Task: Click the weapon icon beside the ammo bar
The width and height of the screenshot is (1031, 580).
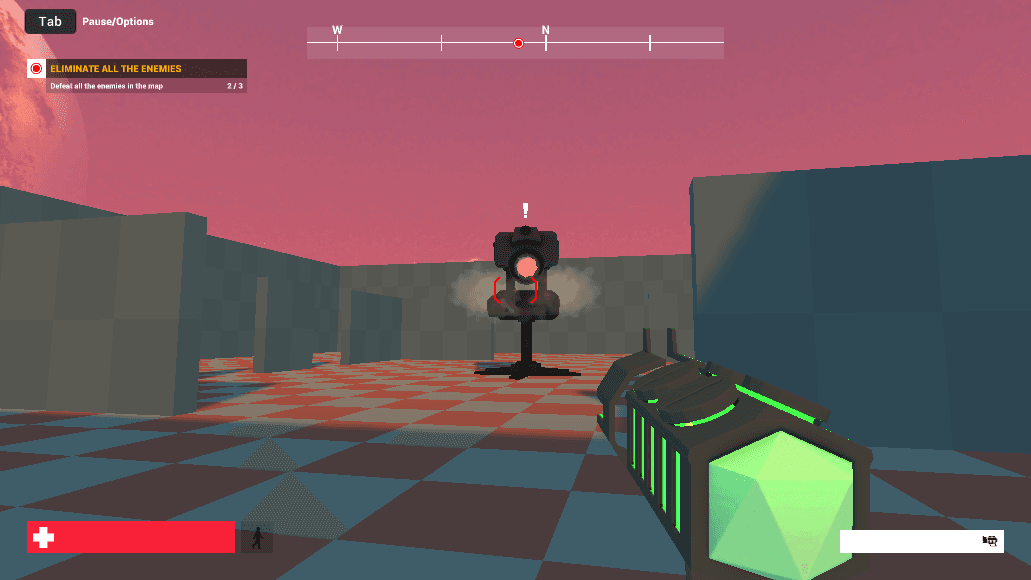Action: 990,541
